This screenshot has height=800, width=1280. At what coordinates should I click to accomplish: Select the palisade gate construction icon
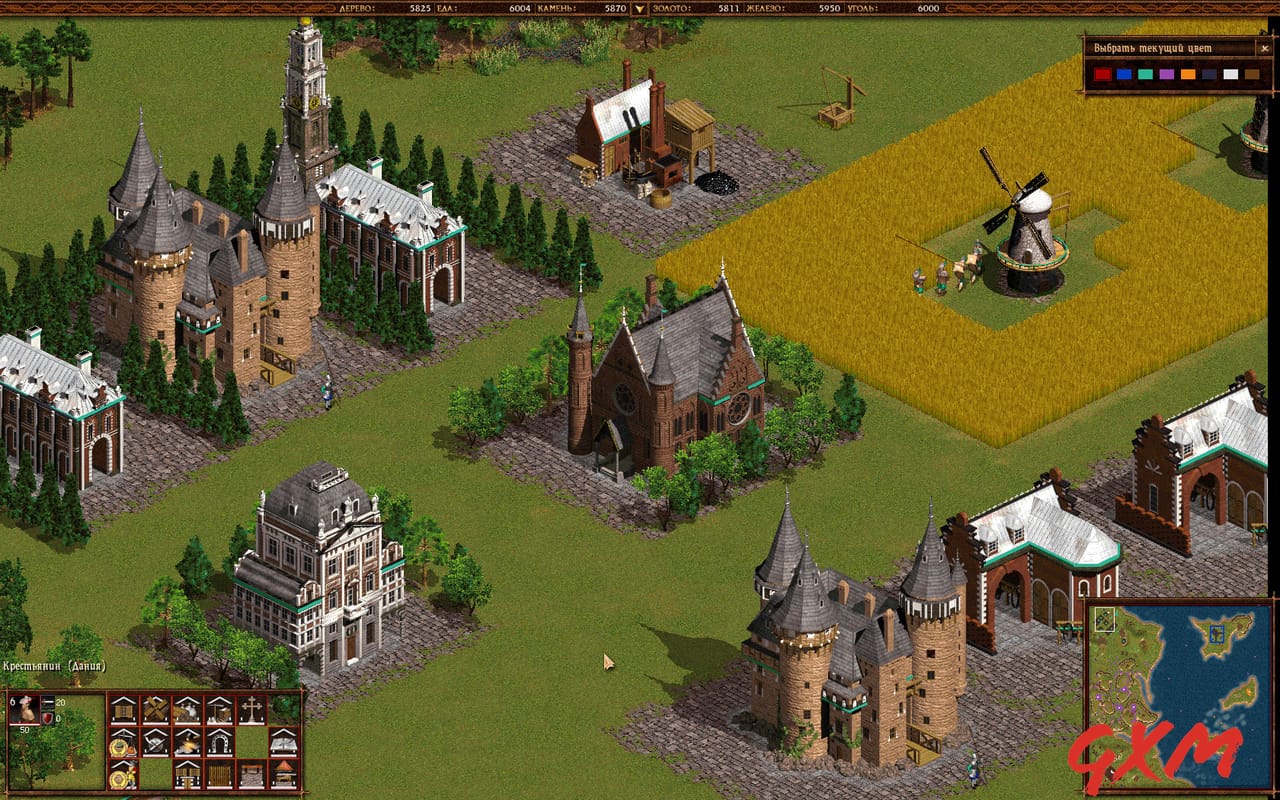coord(187,774)
